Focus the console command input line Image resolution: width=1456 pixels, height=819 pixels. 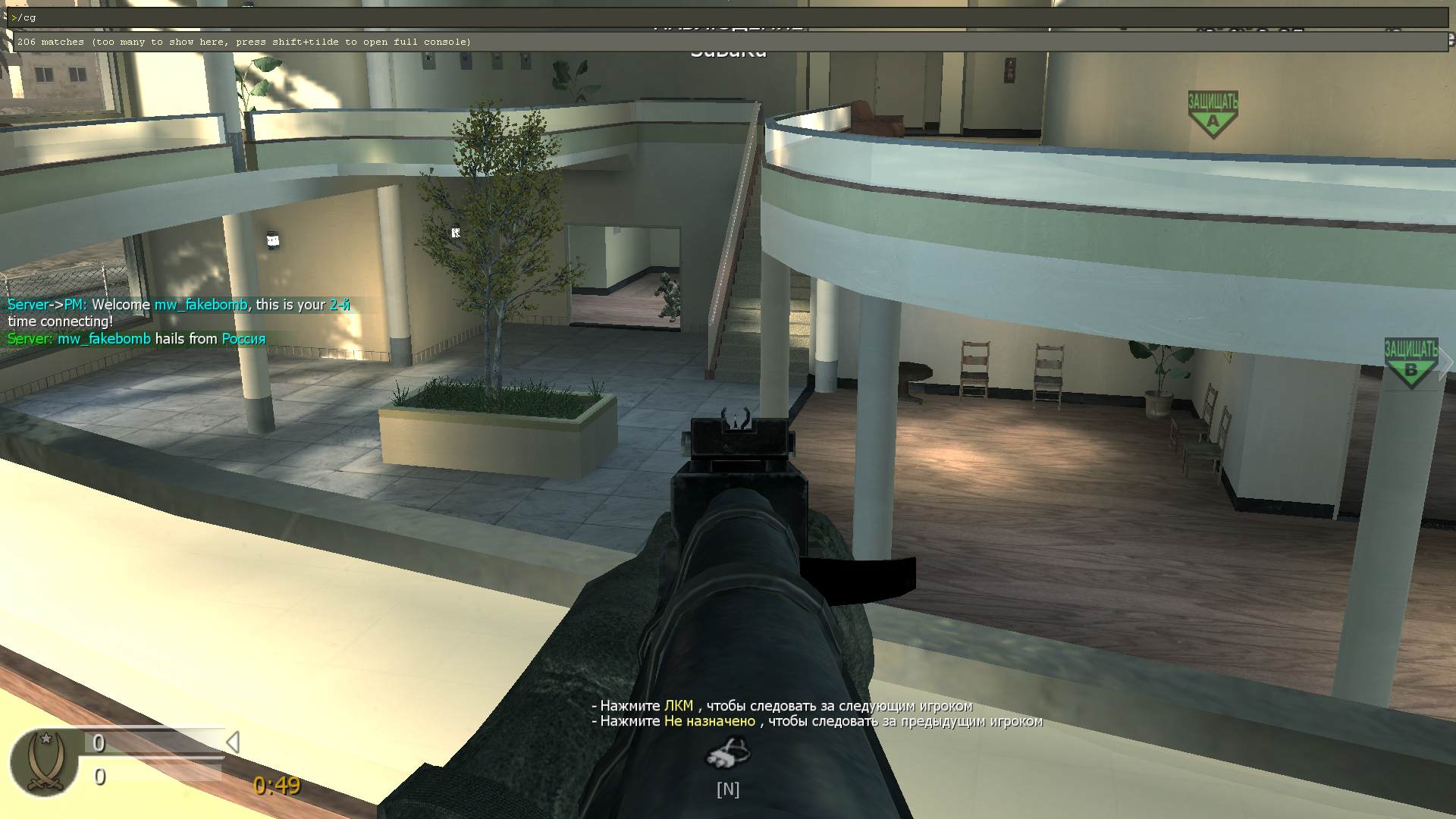[x=728, y=17]
